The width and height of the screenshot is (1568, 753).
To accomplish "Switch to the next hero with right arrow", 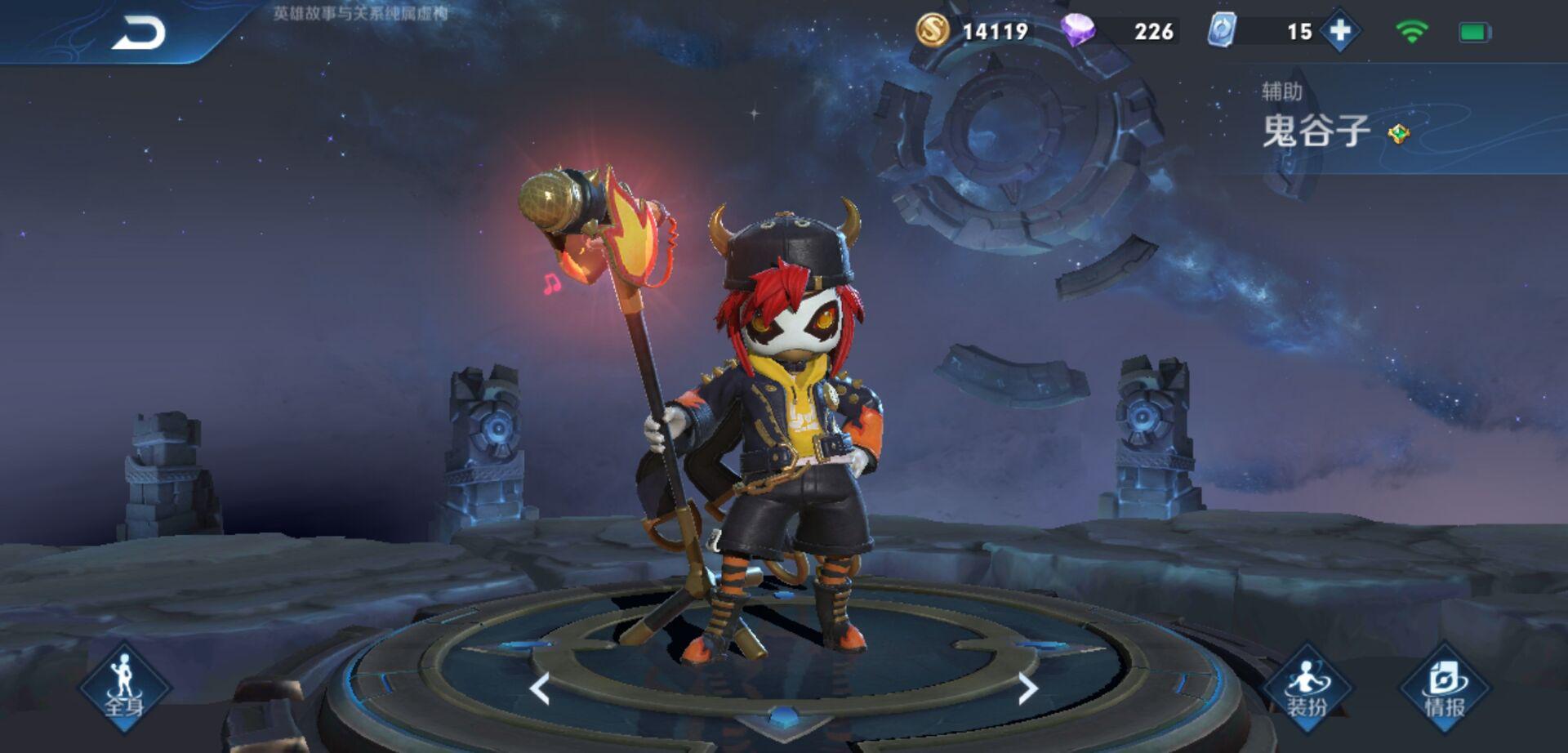I will pyautogui.click(x=1027, y=688).
